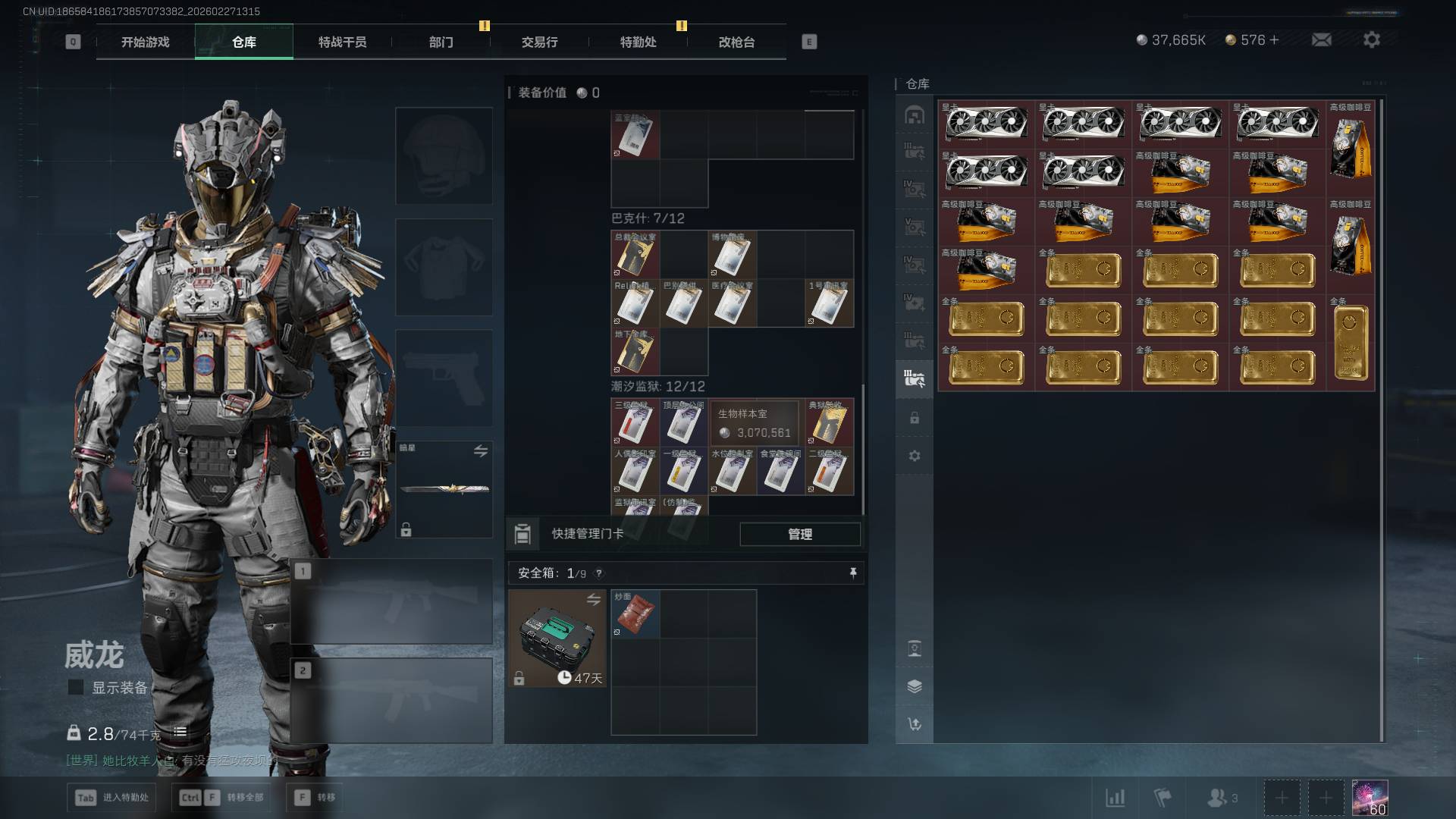Screen dimensions: 1456x819
Task: Click the 进入特勤处 button
Action: 111,797
